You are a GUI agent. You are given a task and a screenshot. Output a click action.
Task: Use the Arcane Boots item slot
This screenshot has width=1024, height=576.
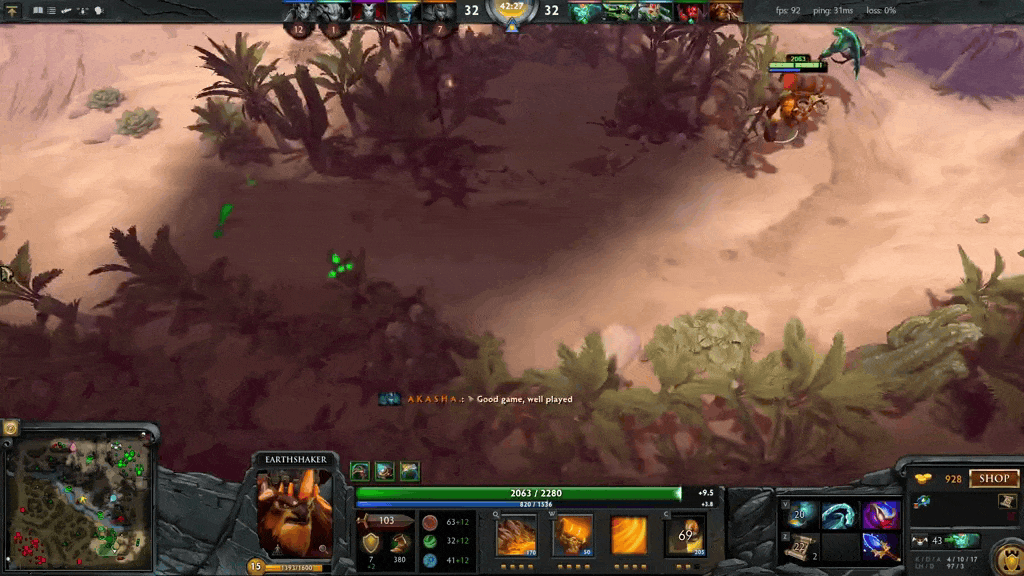800,515
